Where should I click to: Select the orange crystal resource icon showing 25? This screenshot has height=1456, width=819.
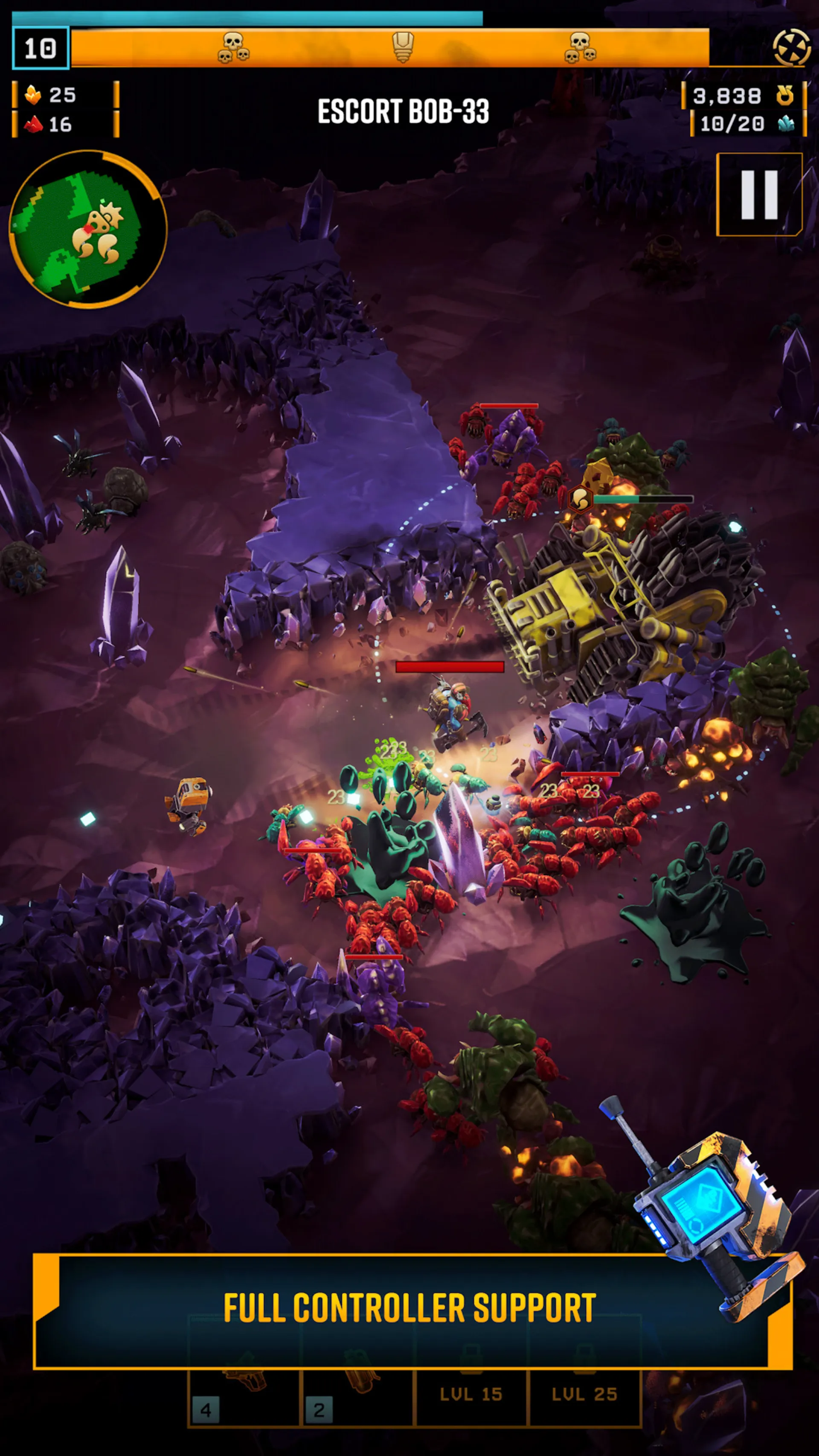(33, 96)
